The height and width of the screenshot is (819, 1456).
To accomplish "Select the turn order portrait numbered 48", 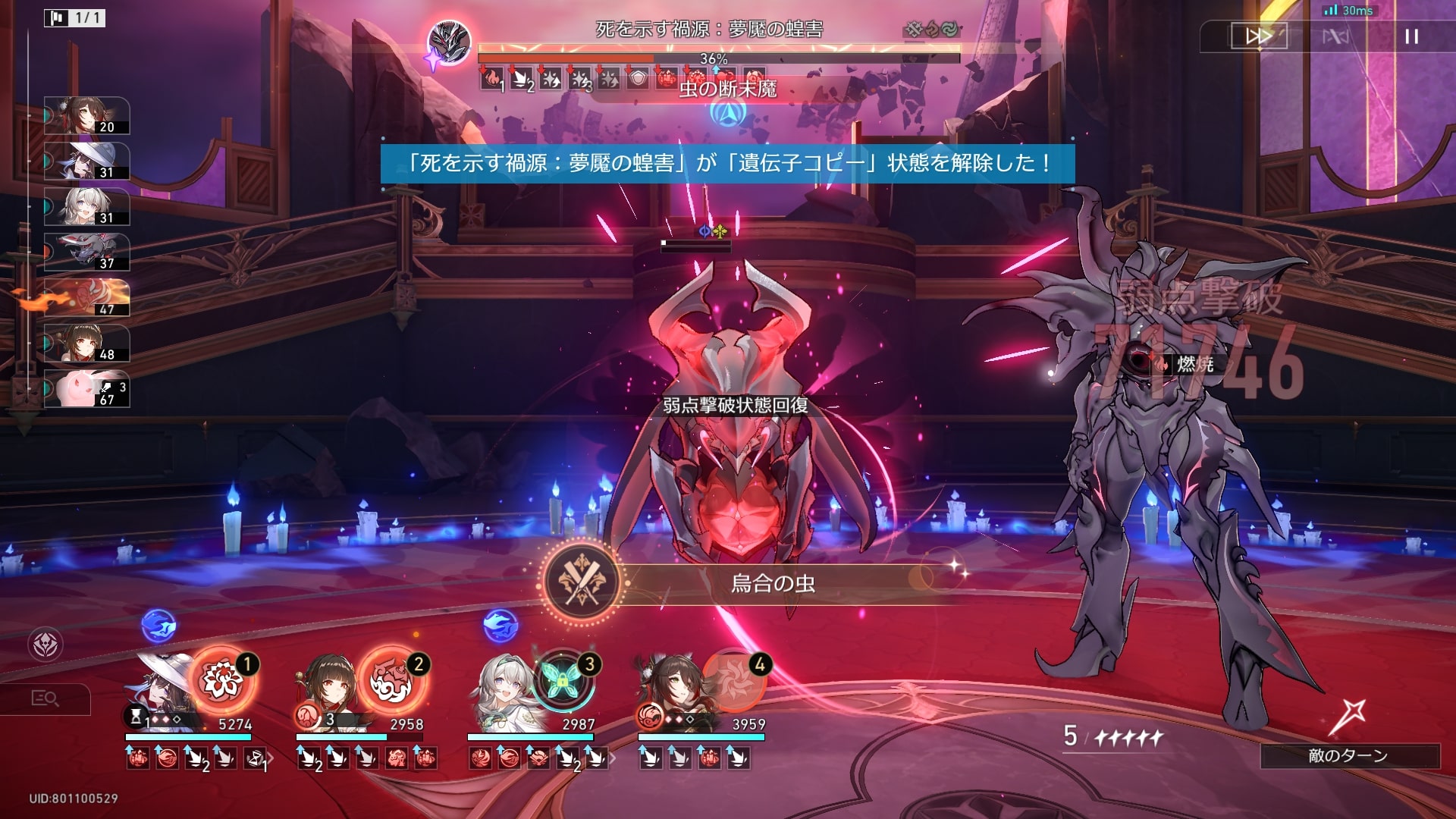I will point(86,344).
